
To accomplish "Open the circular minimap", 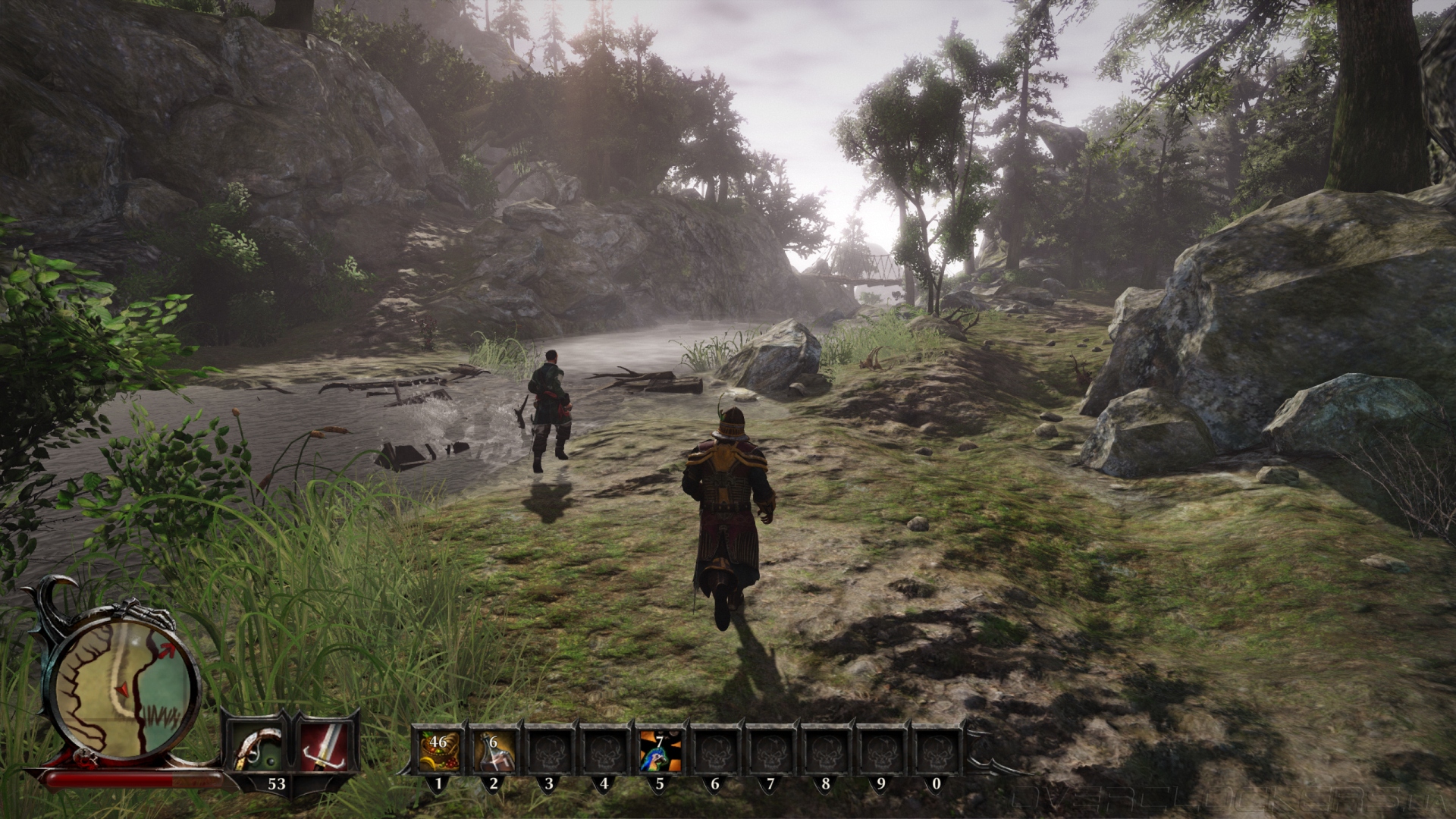I will point(125,692).
